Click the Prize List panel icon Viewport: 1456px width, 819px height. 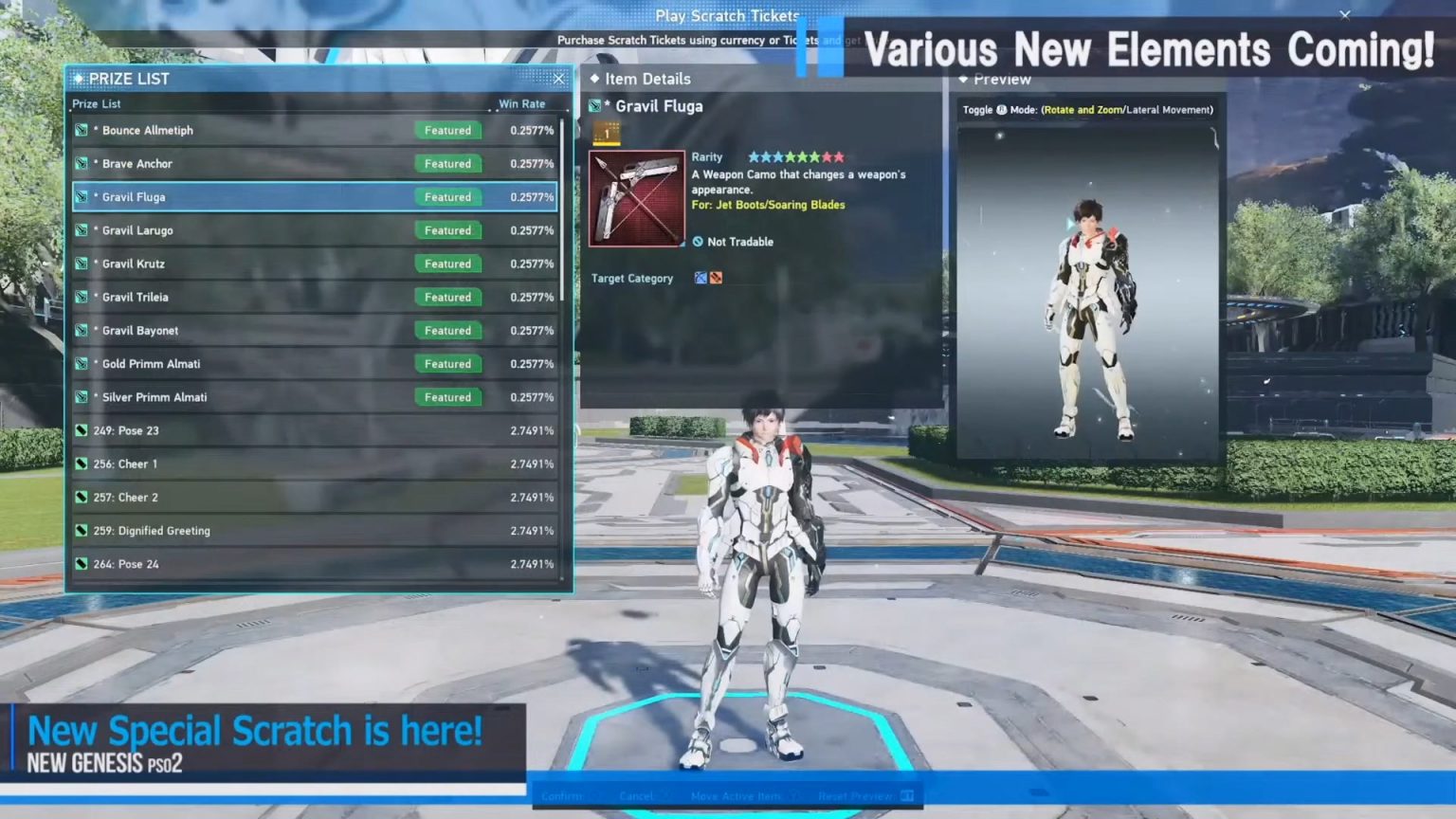(x=78, y=79)
